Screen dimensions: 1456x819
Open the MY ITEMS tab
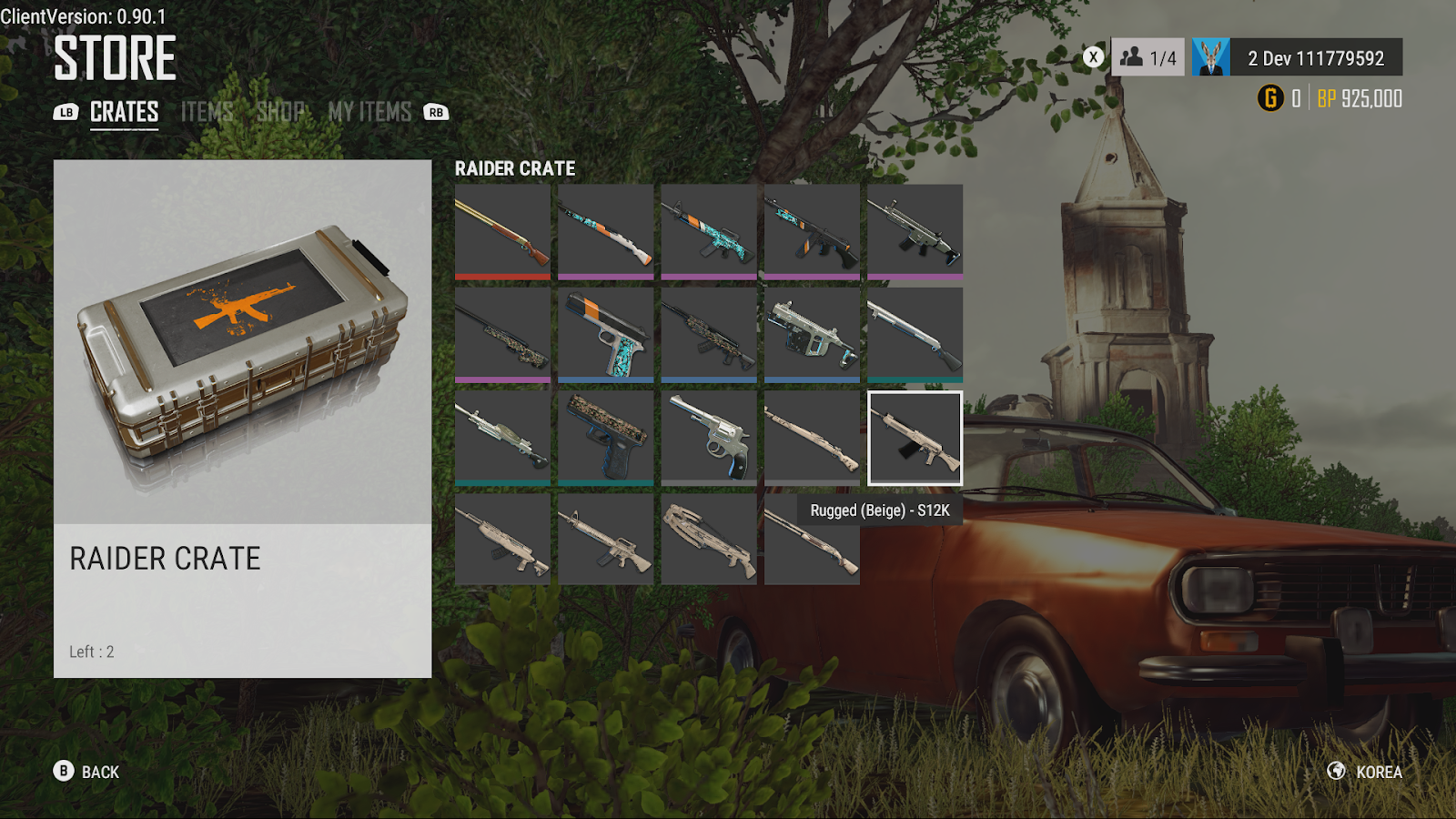(x=369, y=112)
